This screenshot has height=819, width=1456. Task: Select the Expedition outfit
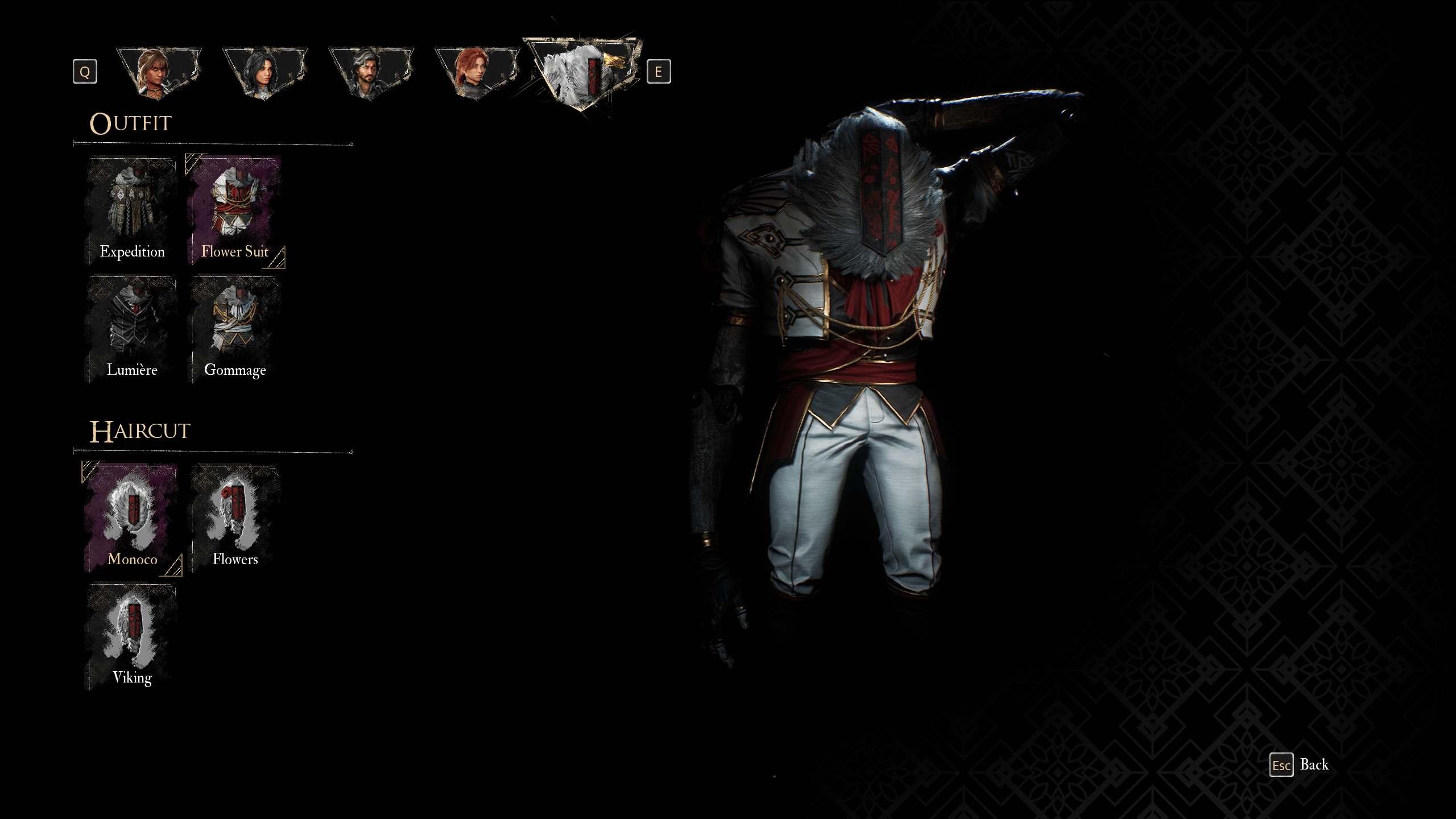click(x=131, y=210)
